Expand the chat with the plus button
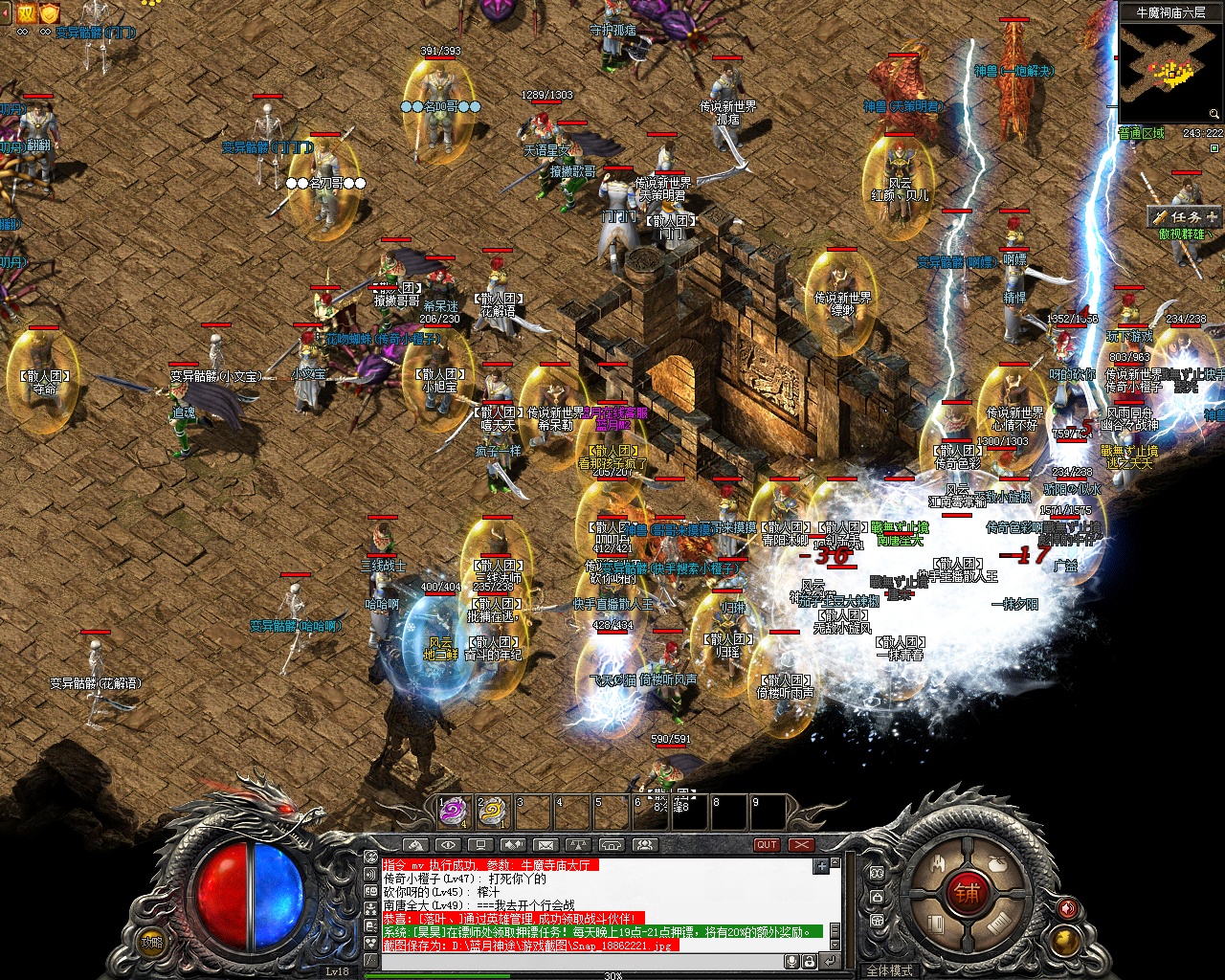1225x980 pixels. pos(821,866)
